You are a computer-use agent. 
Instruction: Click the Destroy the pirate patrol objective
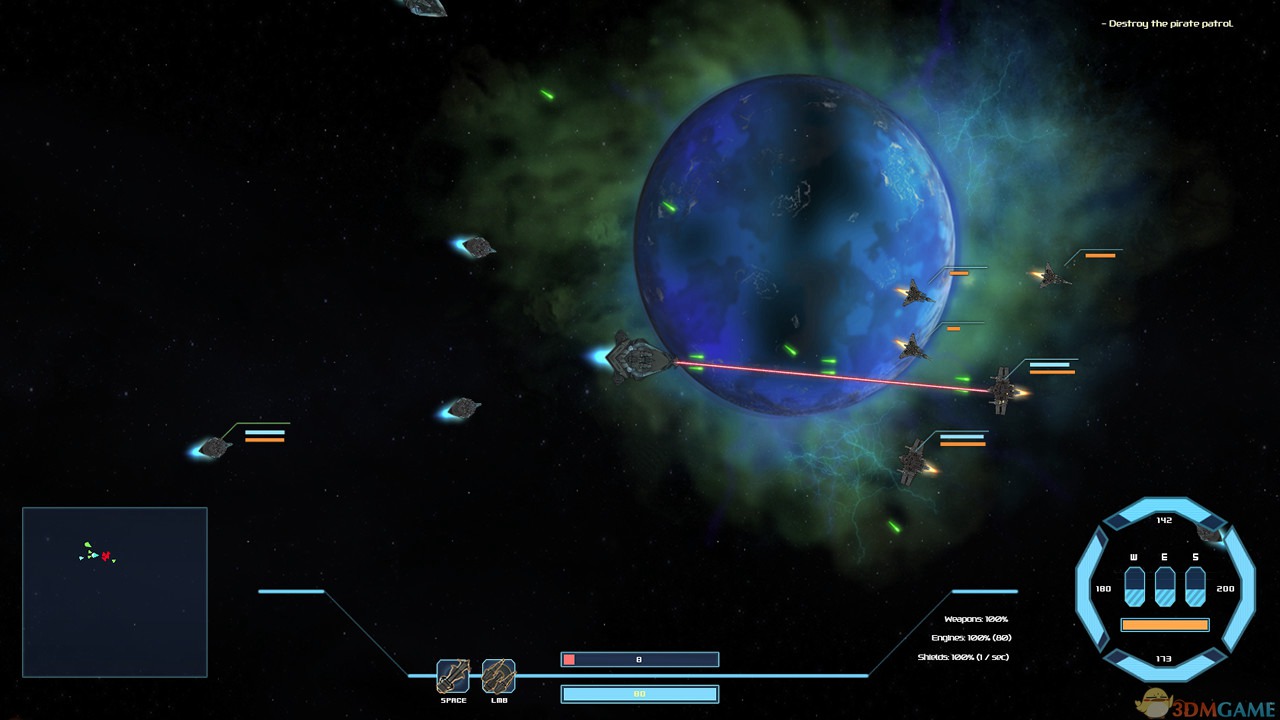1169,24
